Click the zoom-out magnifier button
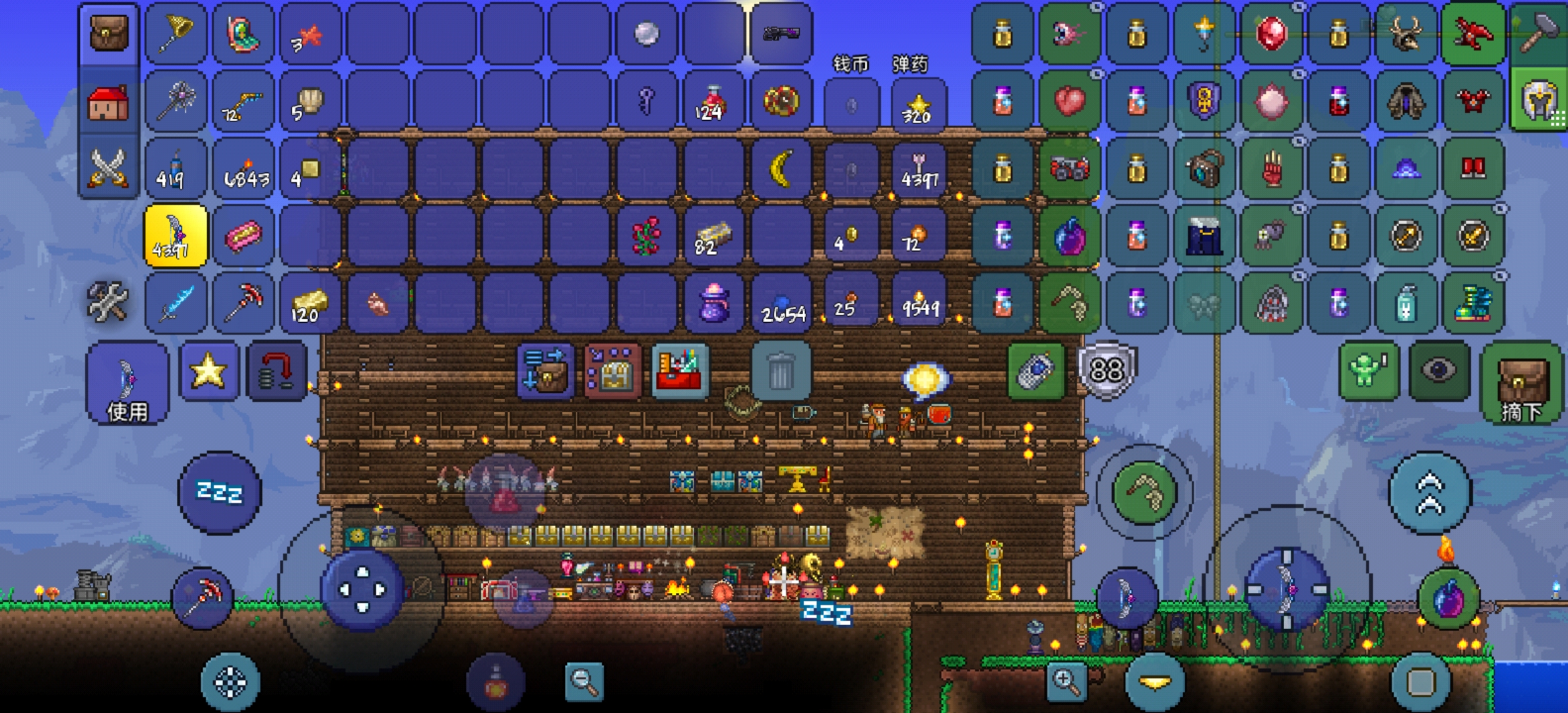This screenshot has height=713, width=1568. (585, 681)
